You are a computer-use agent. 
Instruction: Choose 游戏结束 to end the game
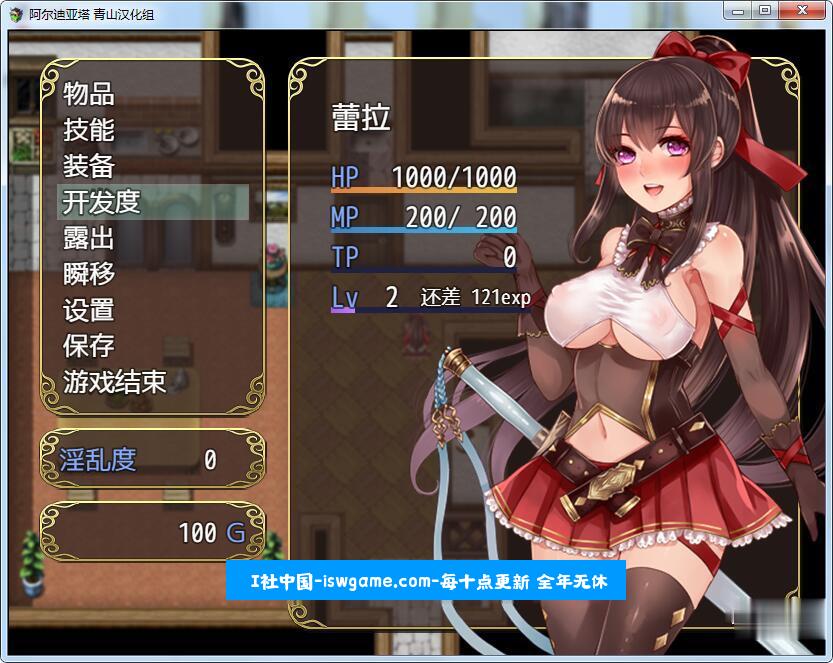114,382
